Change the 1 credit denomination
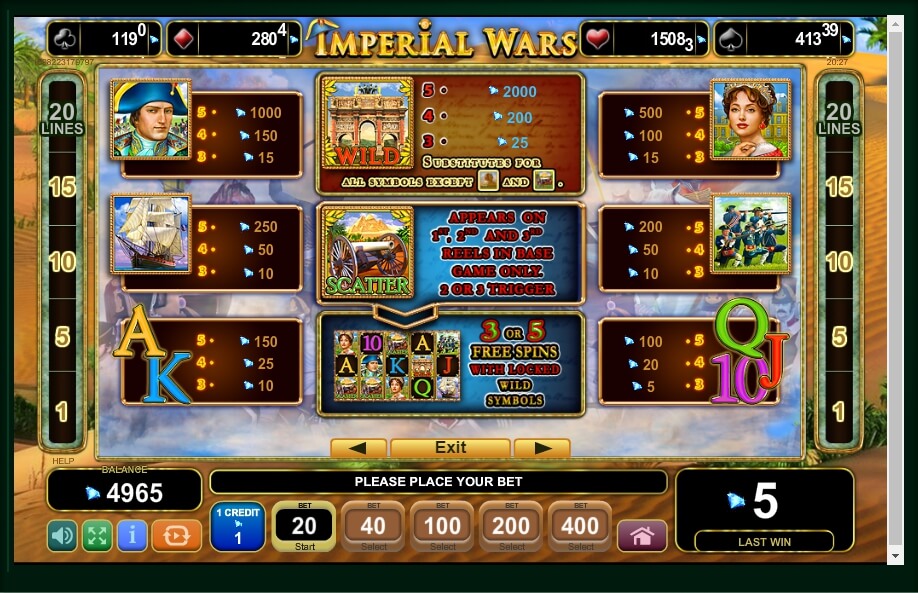This screenshot has width=918, height=593. 237,527
